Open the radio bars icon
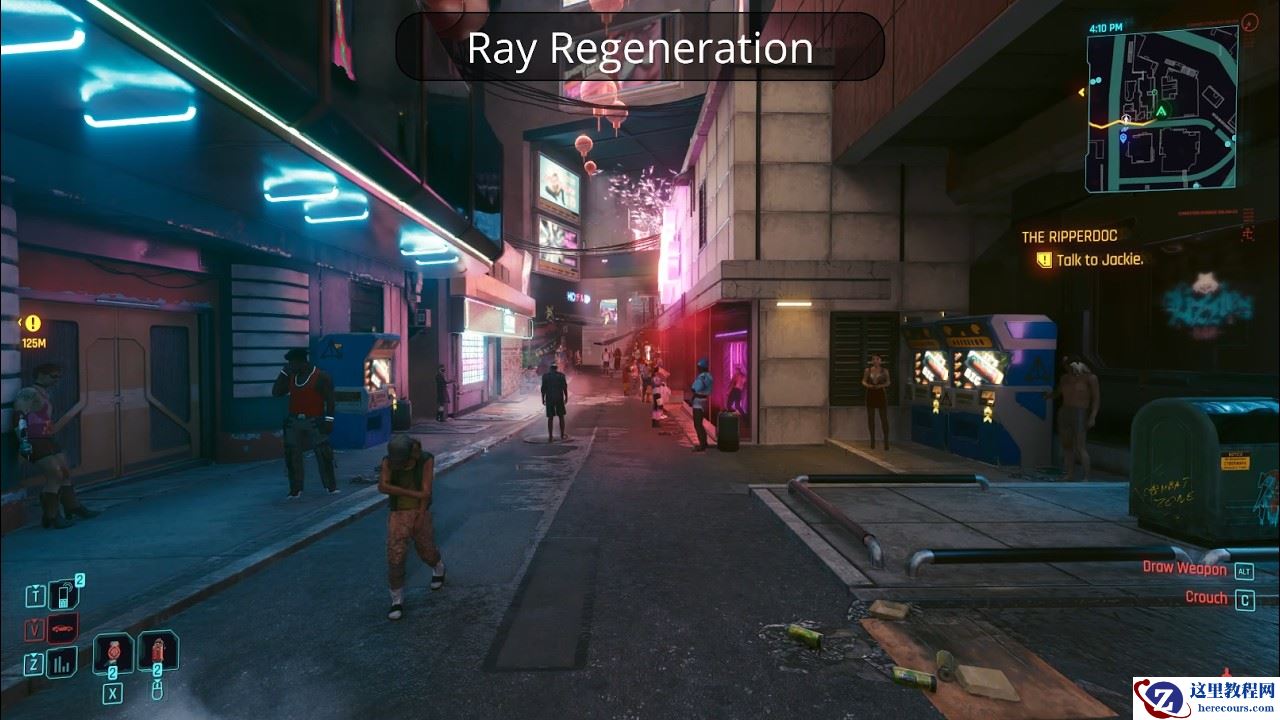The width and height of the screenshot is (1280, 720). [x=62, y=662]
